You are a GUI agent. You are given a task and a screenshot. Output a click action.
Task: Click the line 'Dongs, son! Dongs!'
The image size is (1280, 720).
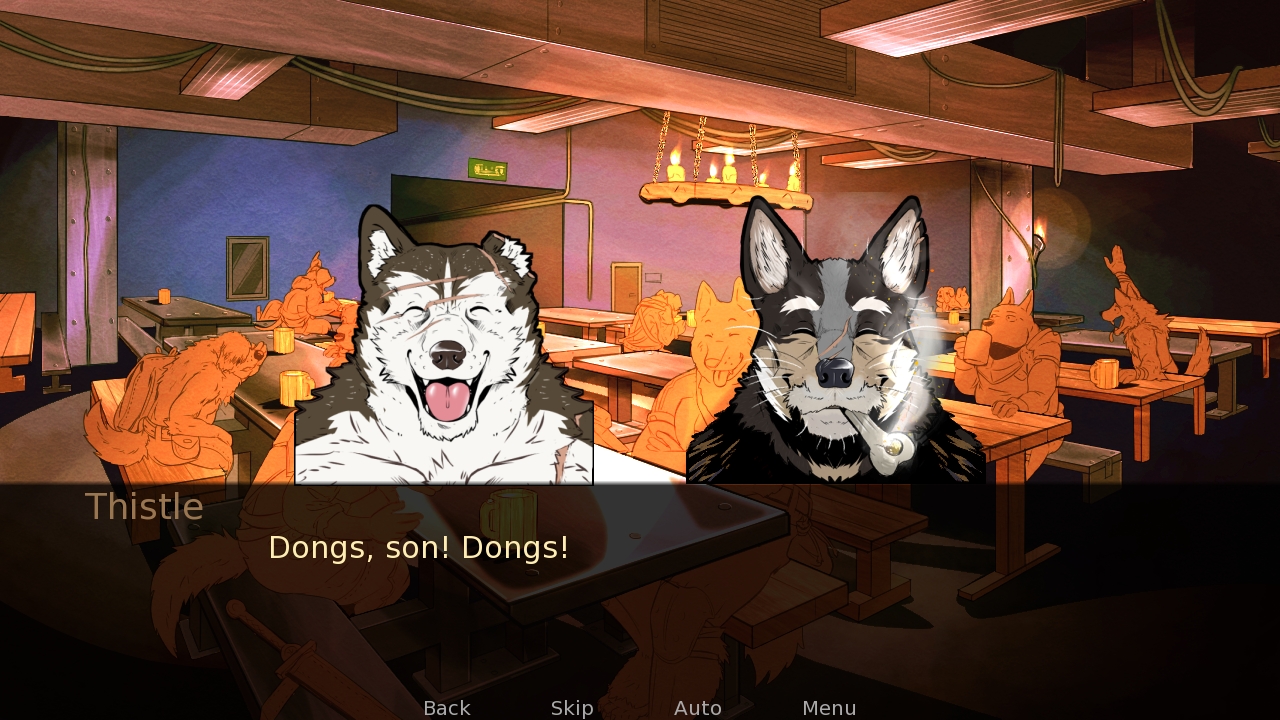coord(419,547)
